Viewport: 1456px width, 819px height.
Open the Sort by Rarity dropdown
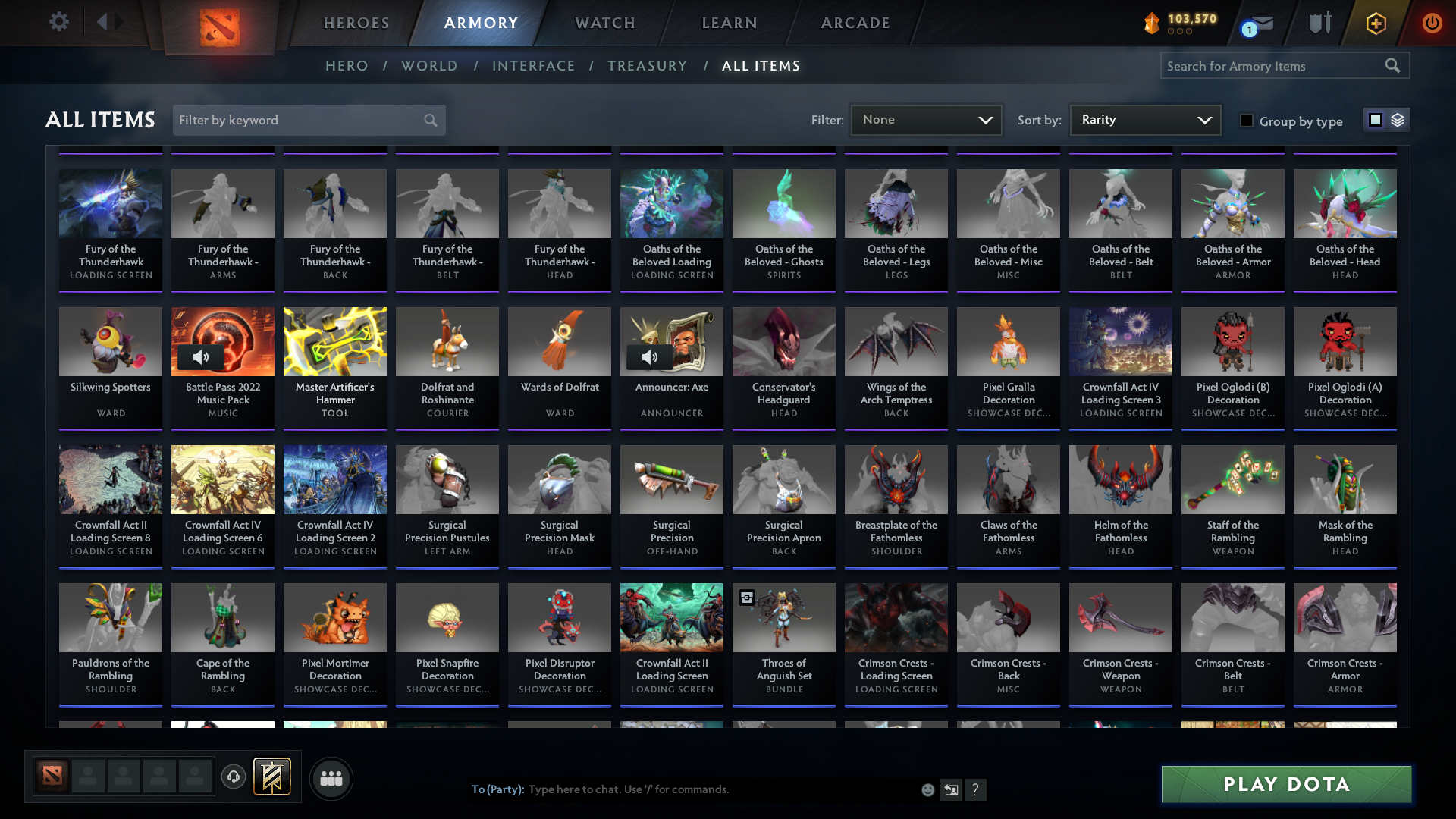click(x=1144, y=119)
